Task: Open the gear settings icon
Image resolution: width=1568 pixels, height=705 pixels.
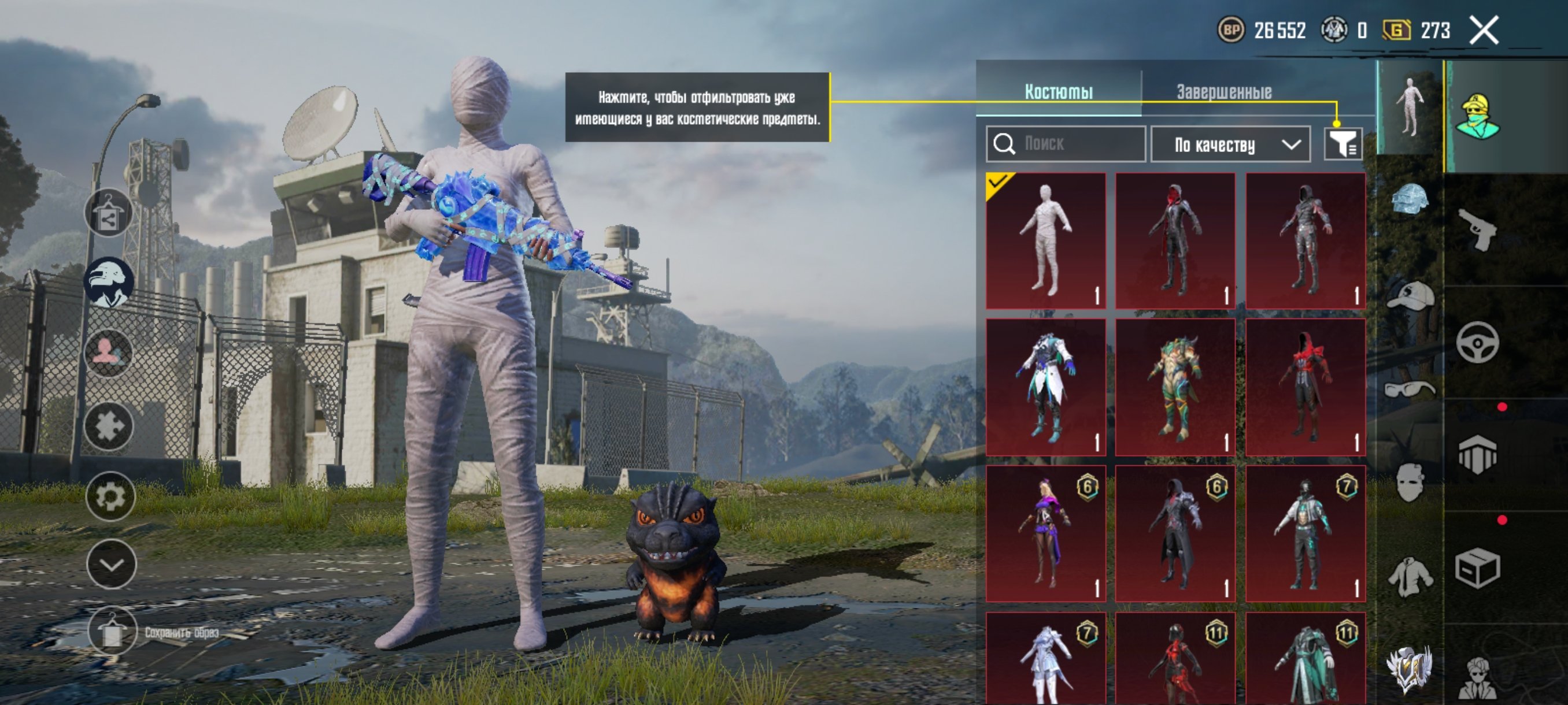Action: point(110,497)
